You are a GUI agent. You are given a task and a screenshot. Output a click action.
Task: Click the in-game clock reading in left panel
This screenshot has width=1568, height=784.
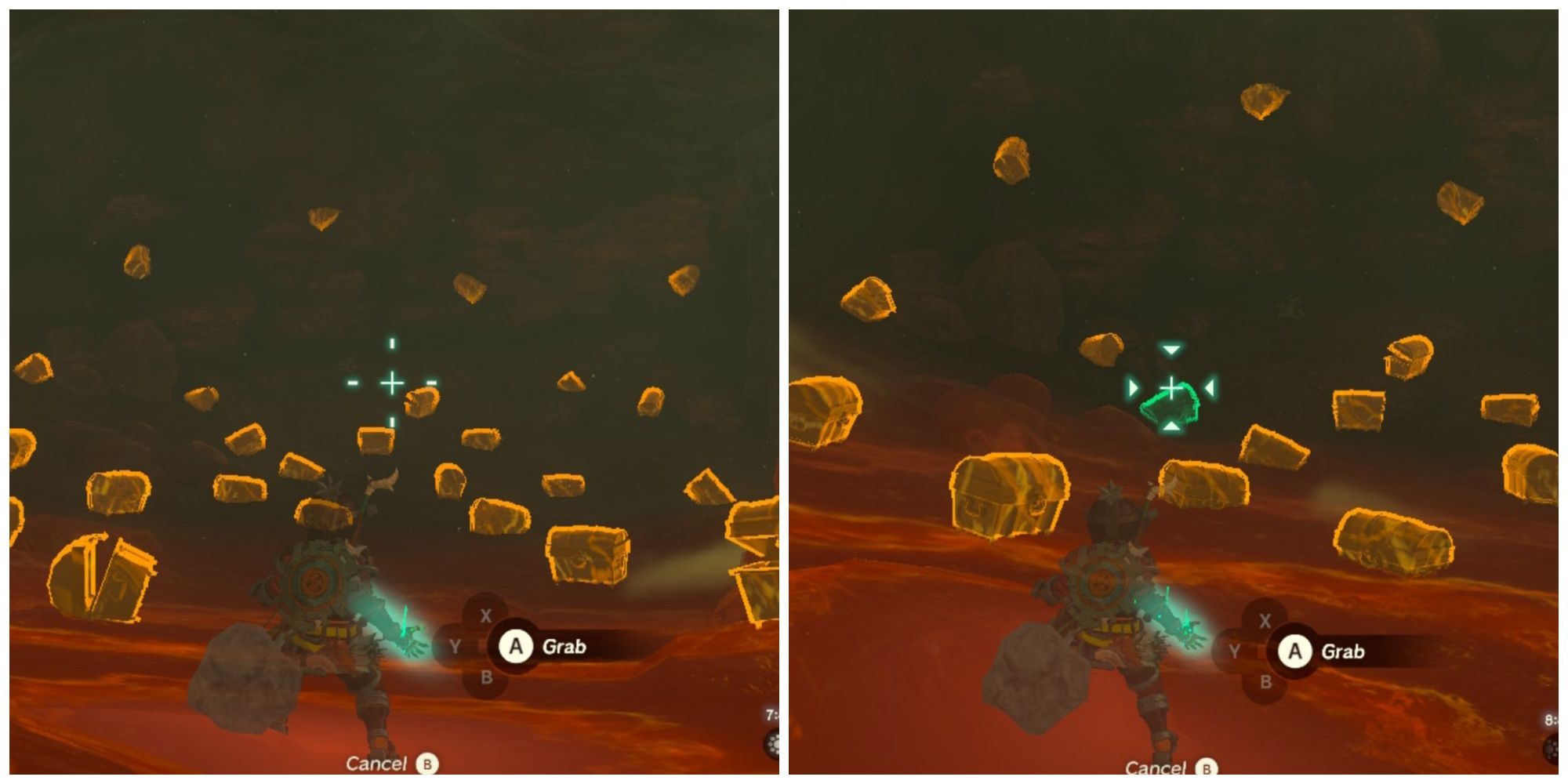[771, 713]
